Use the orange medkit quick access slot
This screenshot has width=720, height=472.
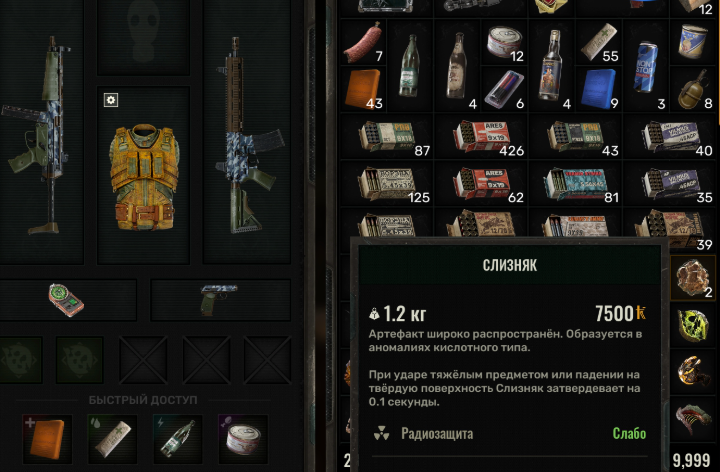click(47, 440)
